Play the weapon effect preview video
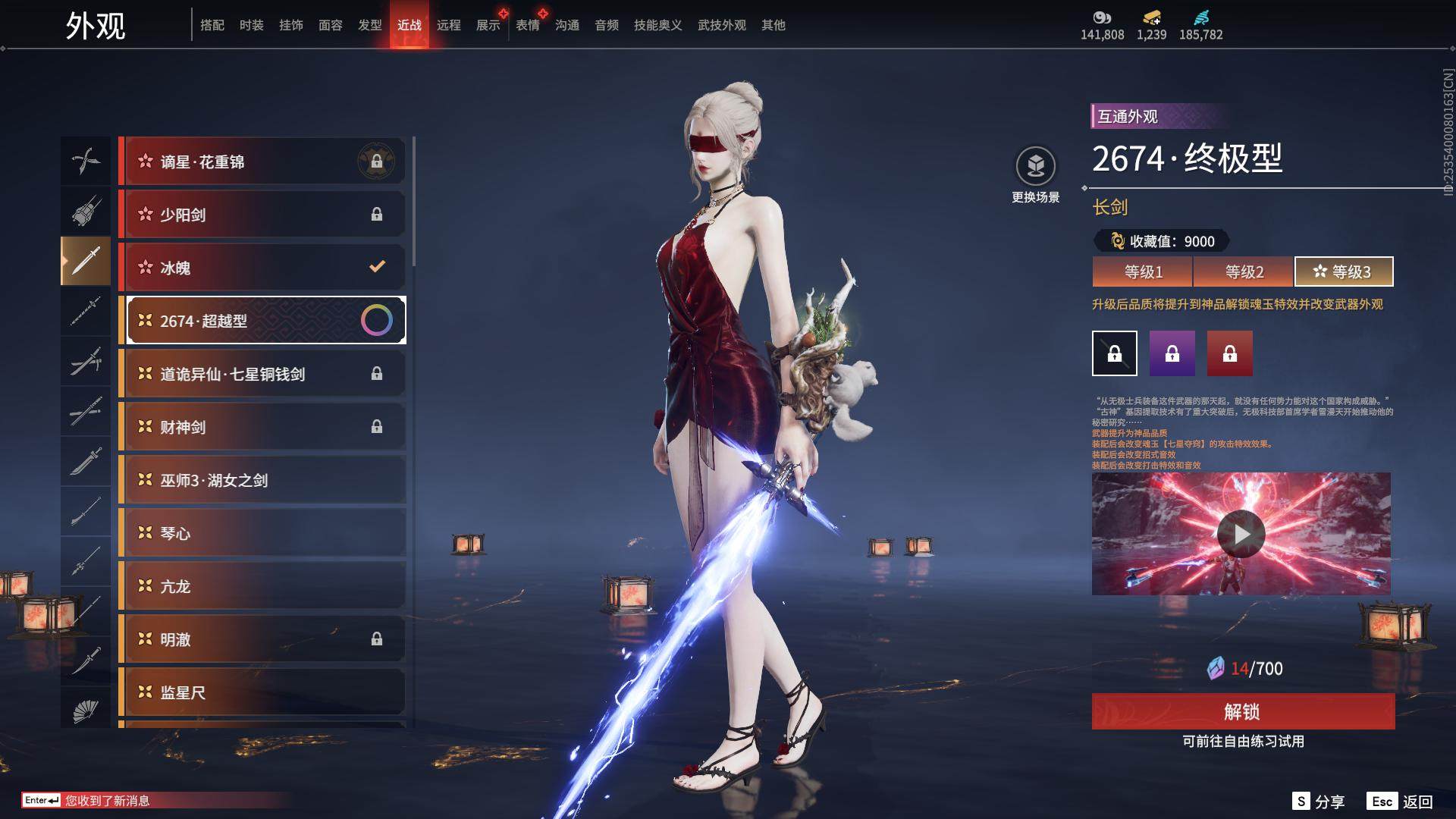This screenshot has width=1456, height=819. 1241,534
